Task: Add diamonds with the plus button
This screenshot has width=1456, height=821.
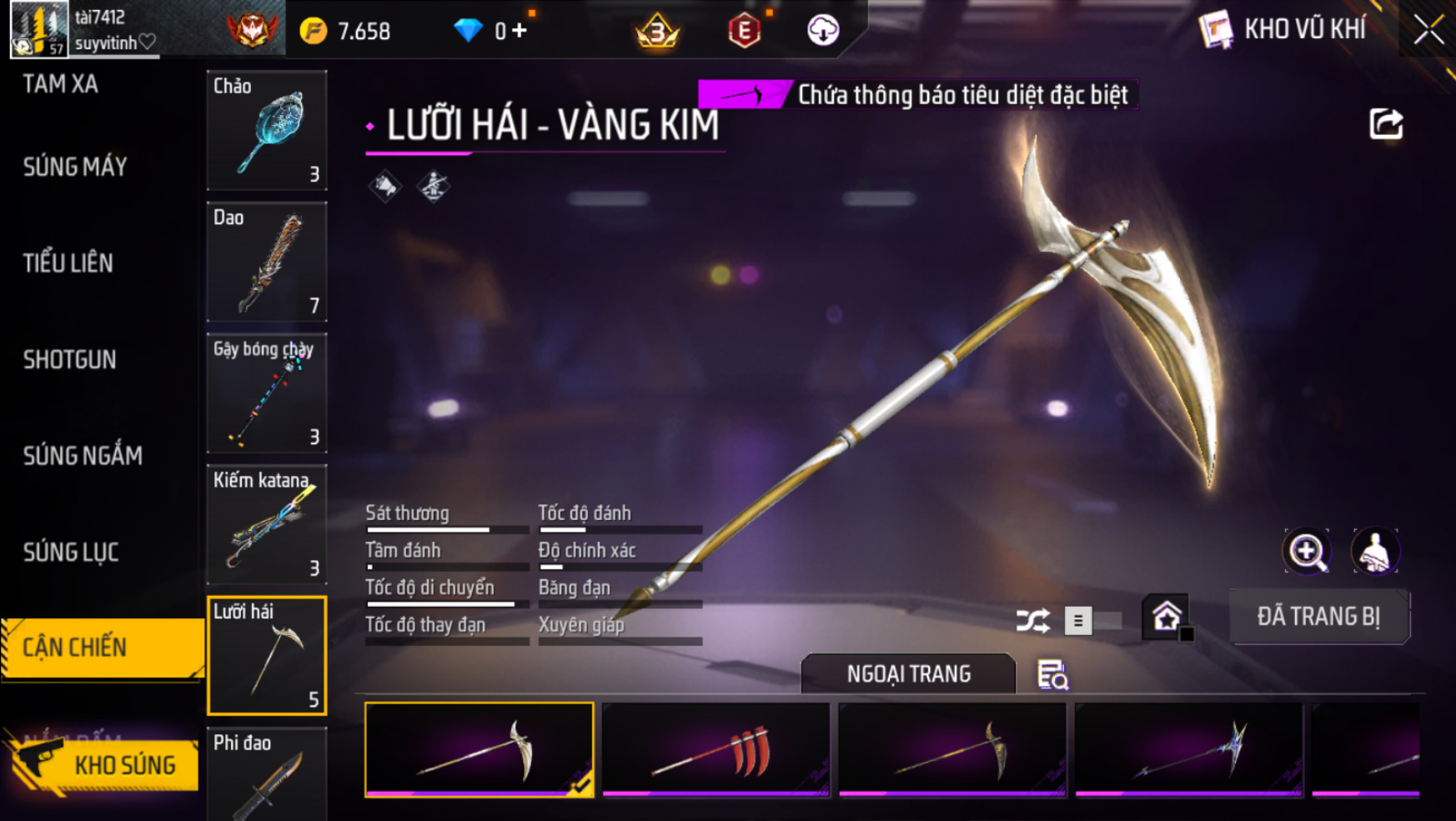Action: click(x=520, y=31)
